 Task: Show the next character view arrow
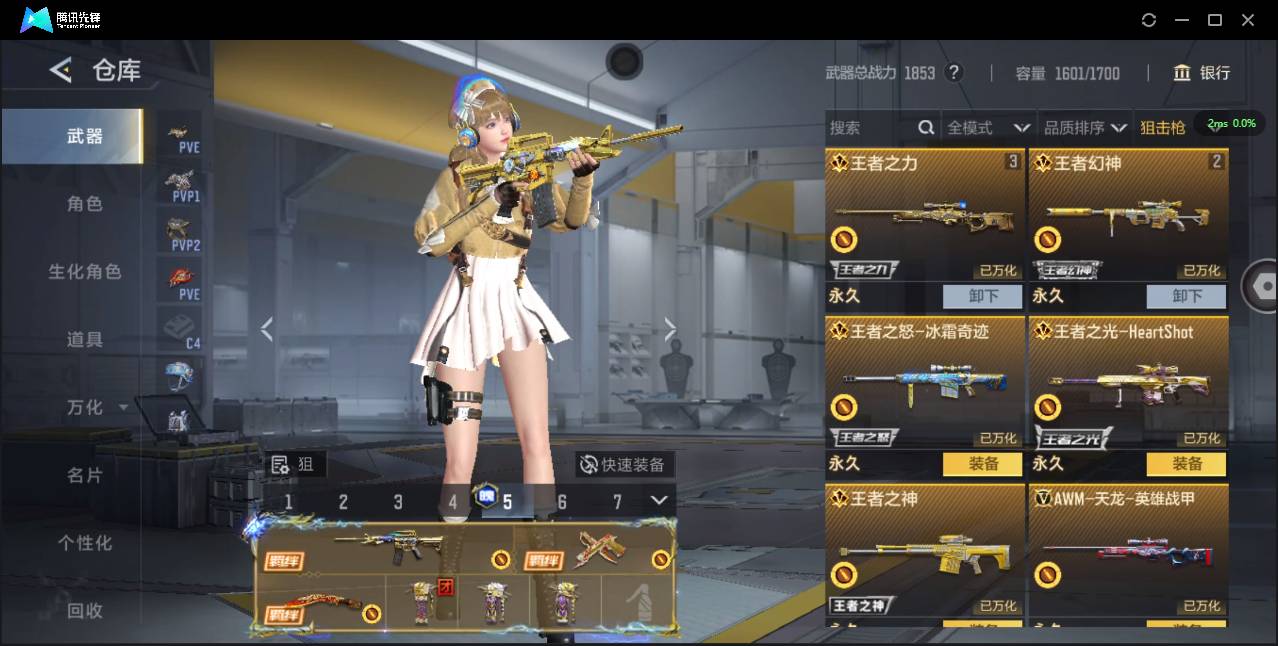[x=670, y=329]
